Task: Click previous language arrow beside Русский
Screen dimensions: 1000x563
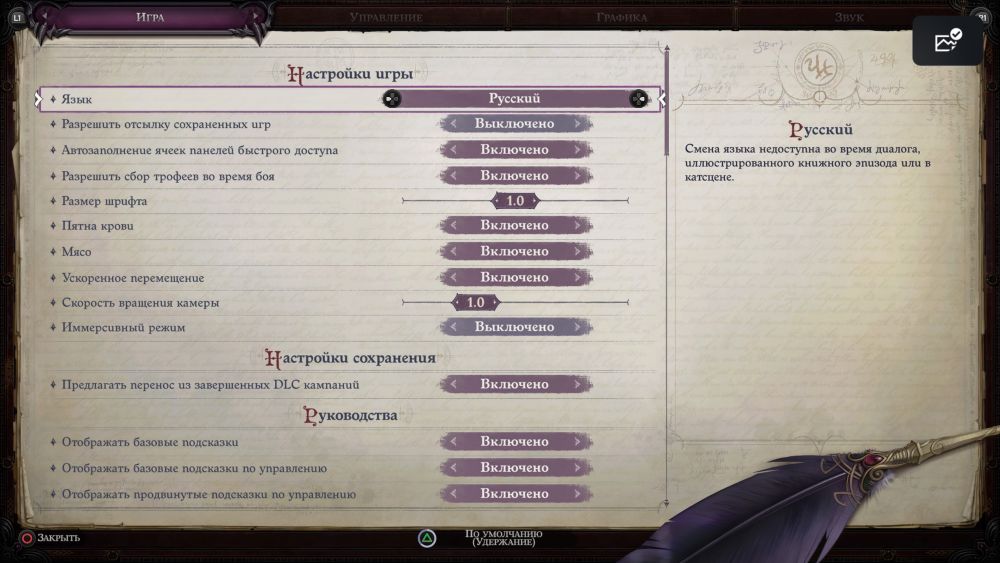Action: pos(392,98)
